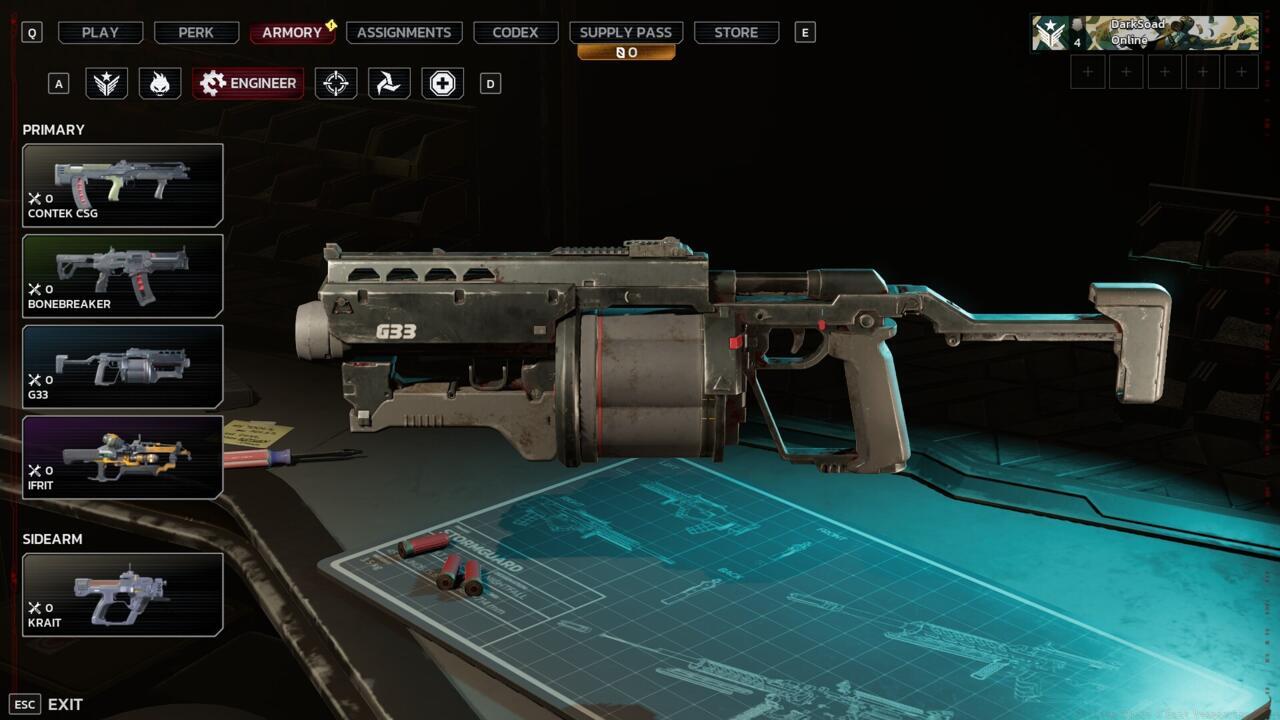Screen dimensions: 1280x720
Task: Open DarkSoad's player profile card
Action: coord(1146,33)
